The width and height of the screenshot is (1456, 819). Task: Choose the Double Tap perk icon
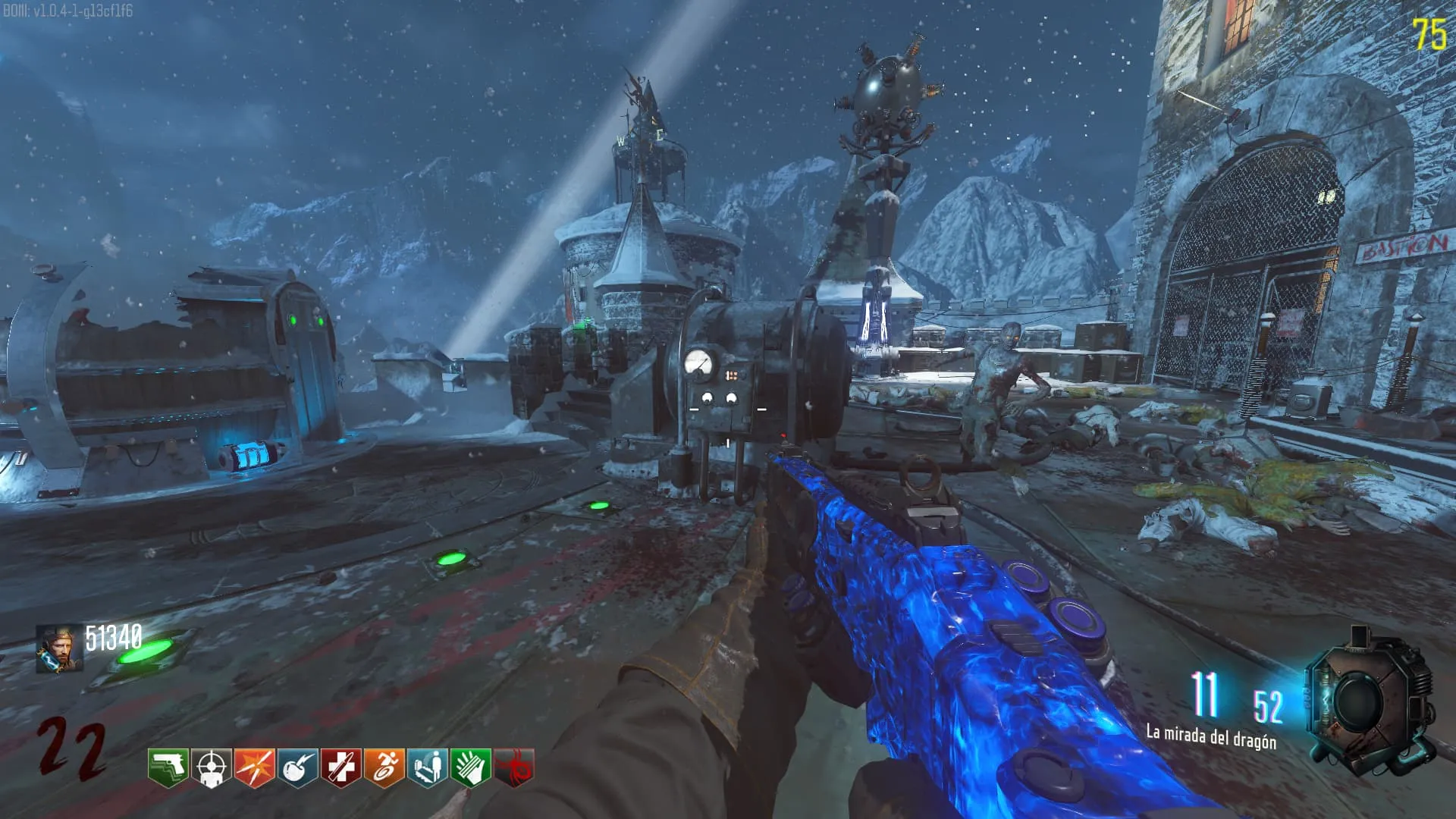point(254,767)
